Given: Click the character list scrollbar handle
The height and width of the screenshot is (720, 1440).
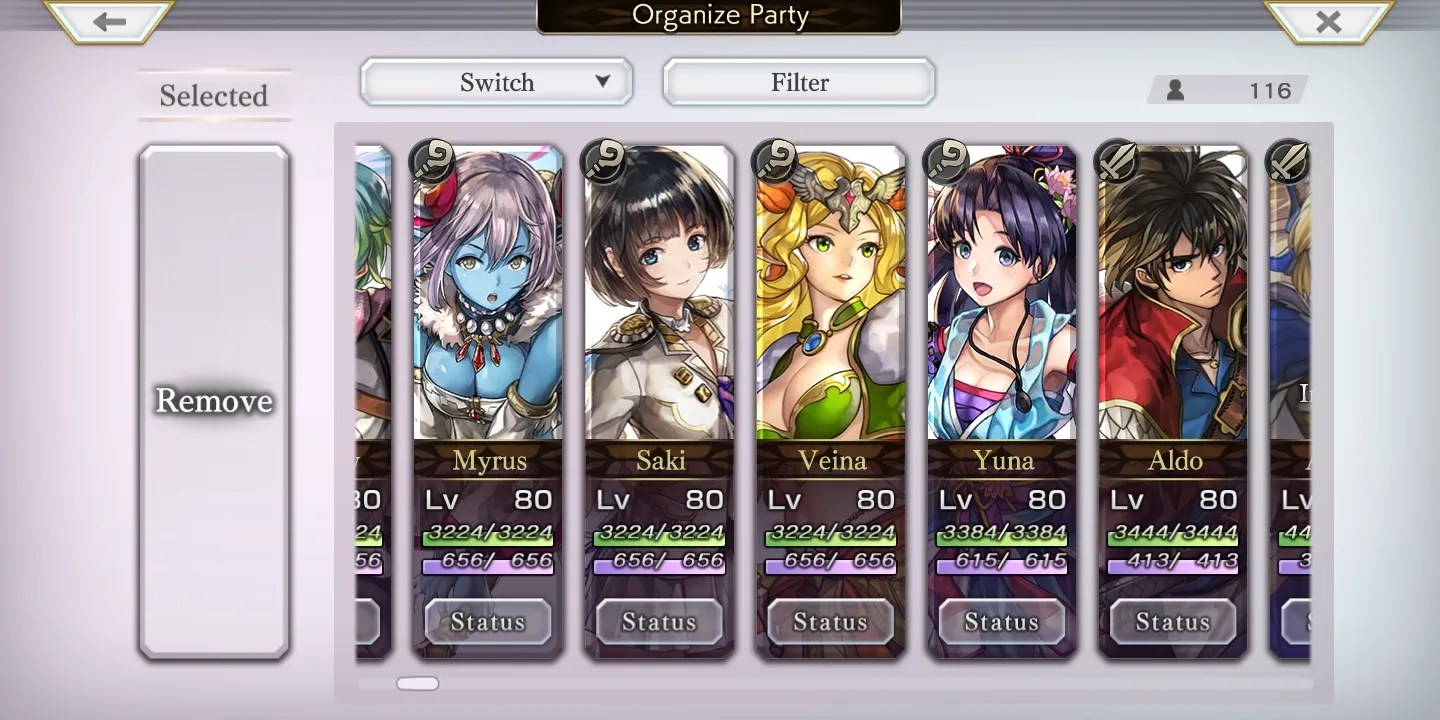Looking at the screenshot, I should [418, 684].
